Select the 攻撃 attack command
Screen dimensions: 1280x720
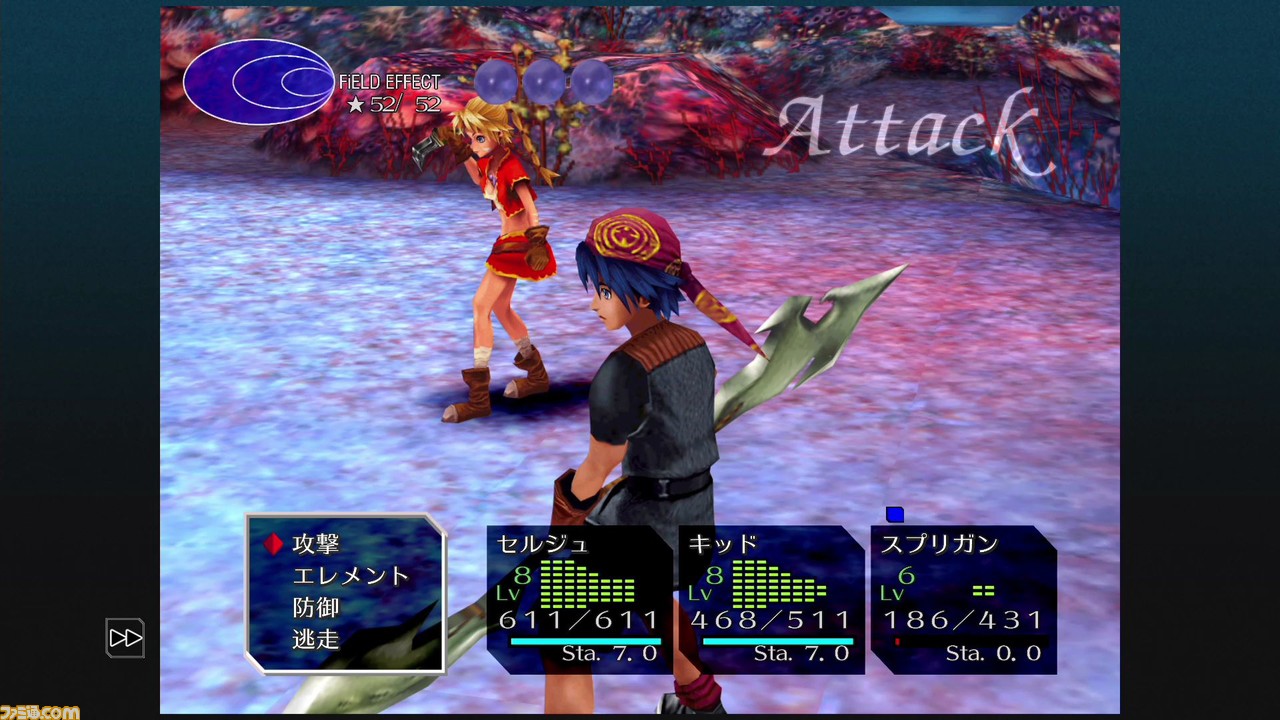pyautogui.click(x=316, y=544)
